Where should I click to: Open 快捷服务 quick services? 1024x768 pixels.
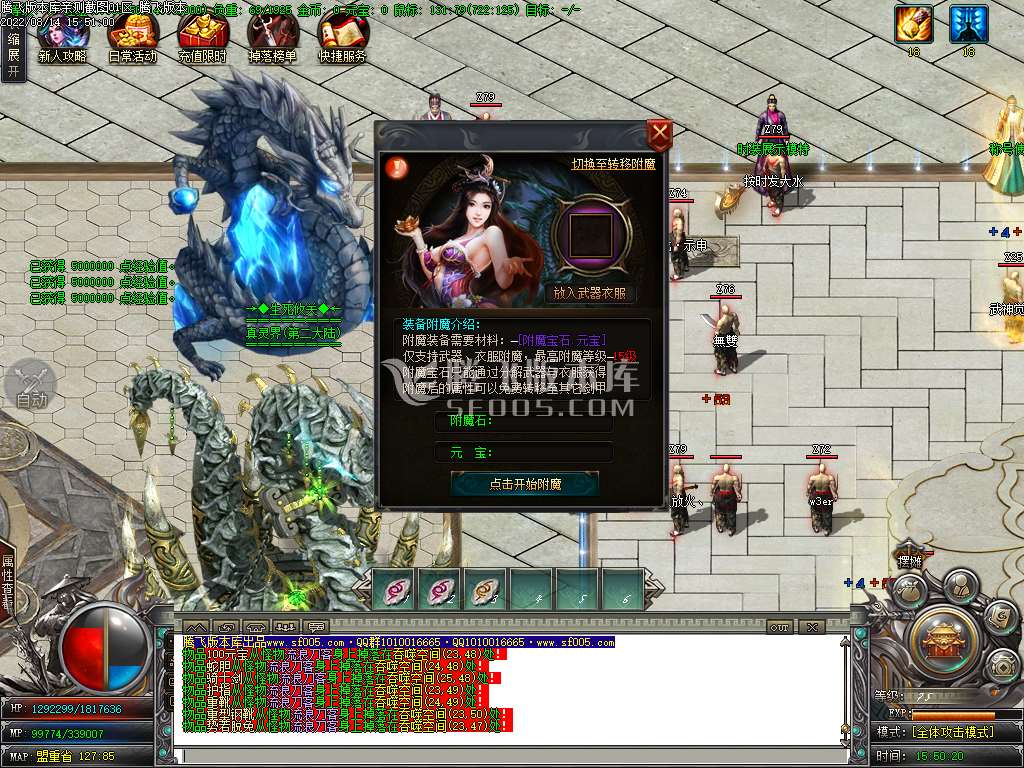[342, 40]
